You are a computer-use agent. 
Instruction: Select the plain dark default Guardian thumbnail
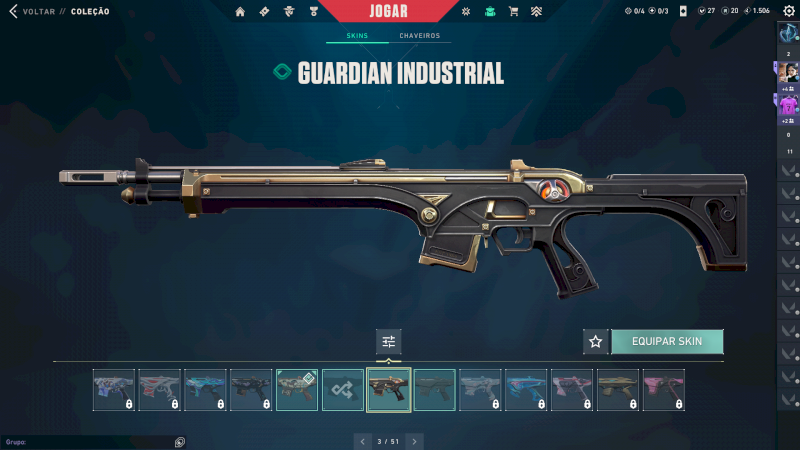[x=435, y=390]
